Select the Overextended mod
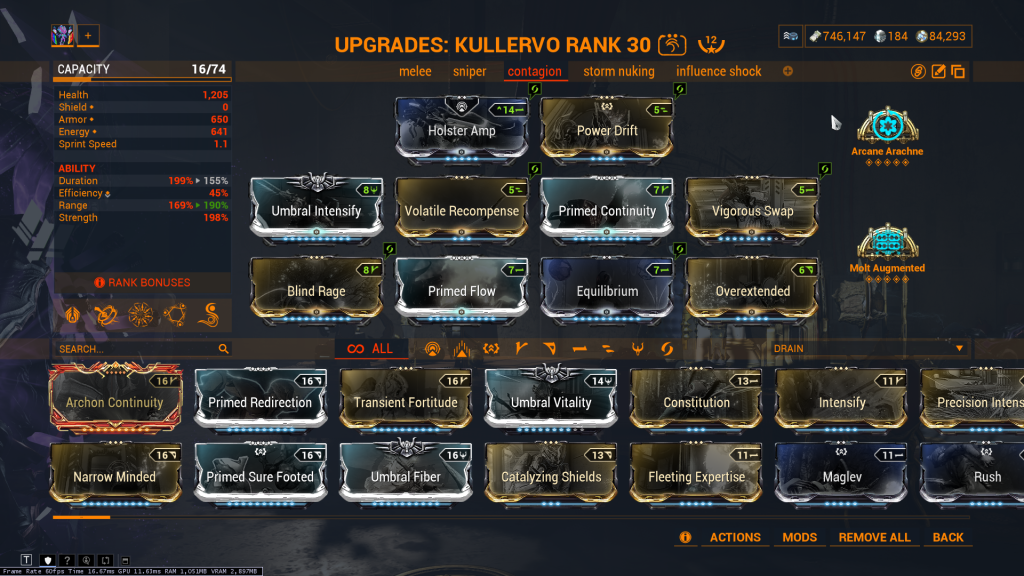This screenshot has height=576, width=1024. pos(752,291)
